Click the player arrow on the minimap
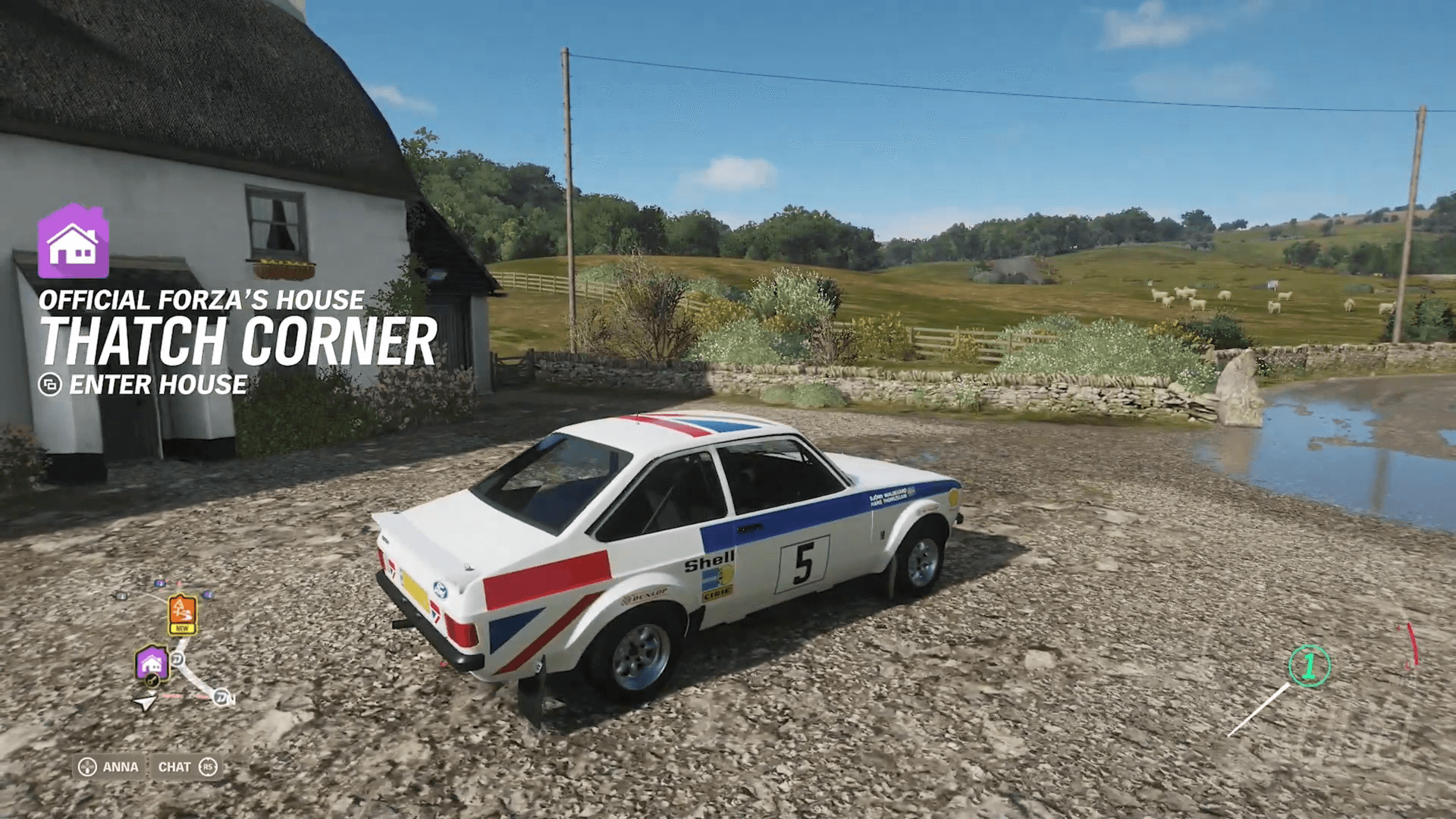The height and width of the screenshot is (819, 1456). (144, 700)
